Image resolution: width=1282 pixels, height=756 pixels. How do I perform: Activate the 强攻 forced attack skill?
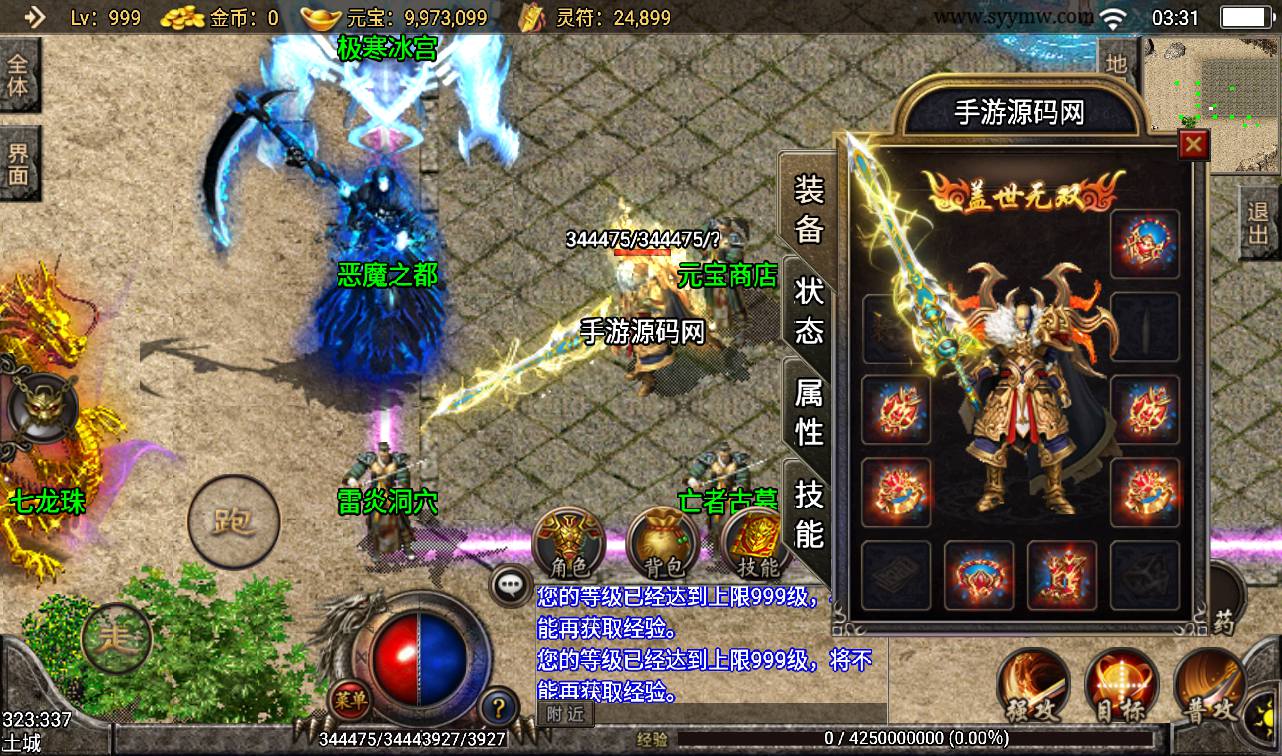coord(1033,686)
